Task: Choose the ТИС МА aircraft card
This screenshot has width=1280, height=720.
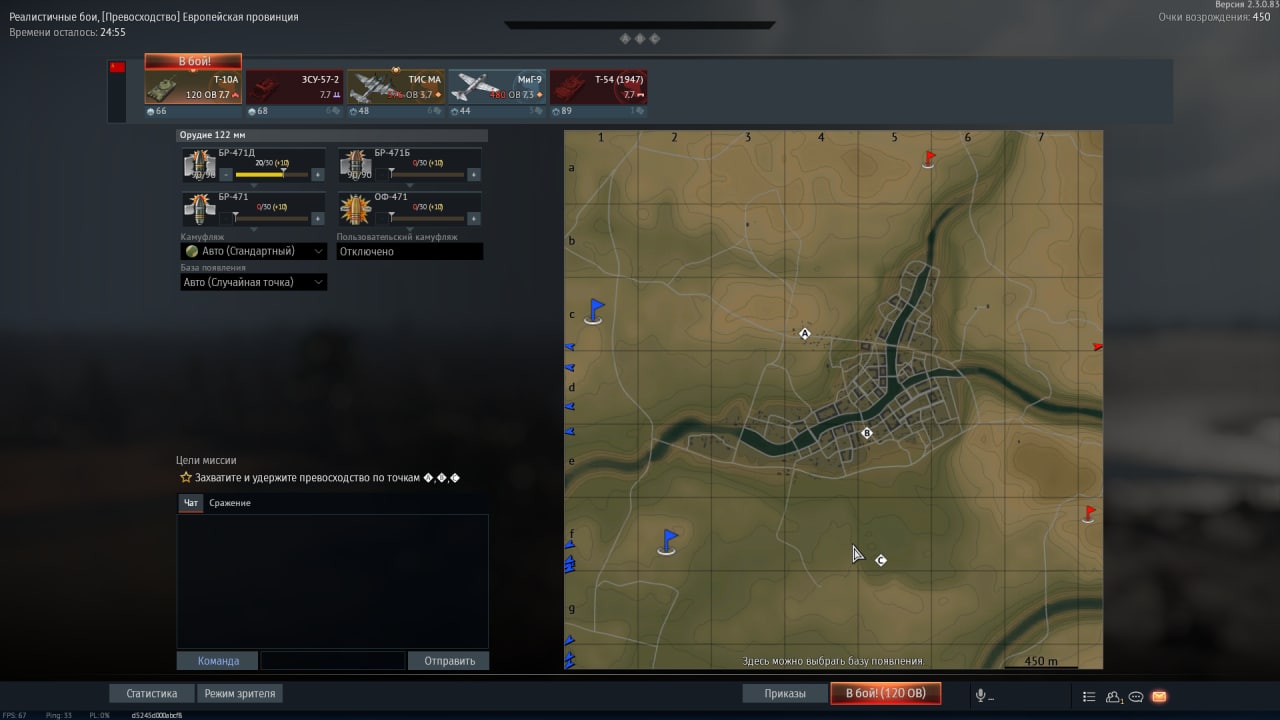Action: click(395, 88)
